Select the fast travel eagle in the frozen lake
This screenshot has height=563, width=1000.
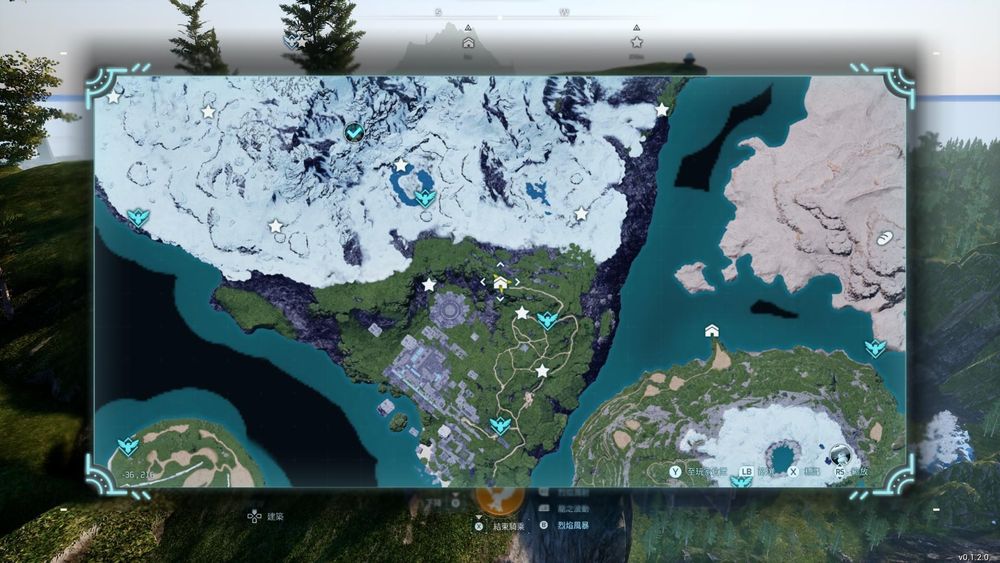426,197
